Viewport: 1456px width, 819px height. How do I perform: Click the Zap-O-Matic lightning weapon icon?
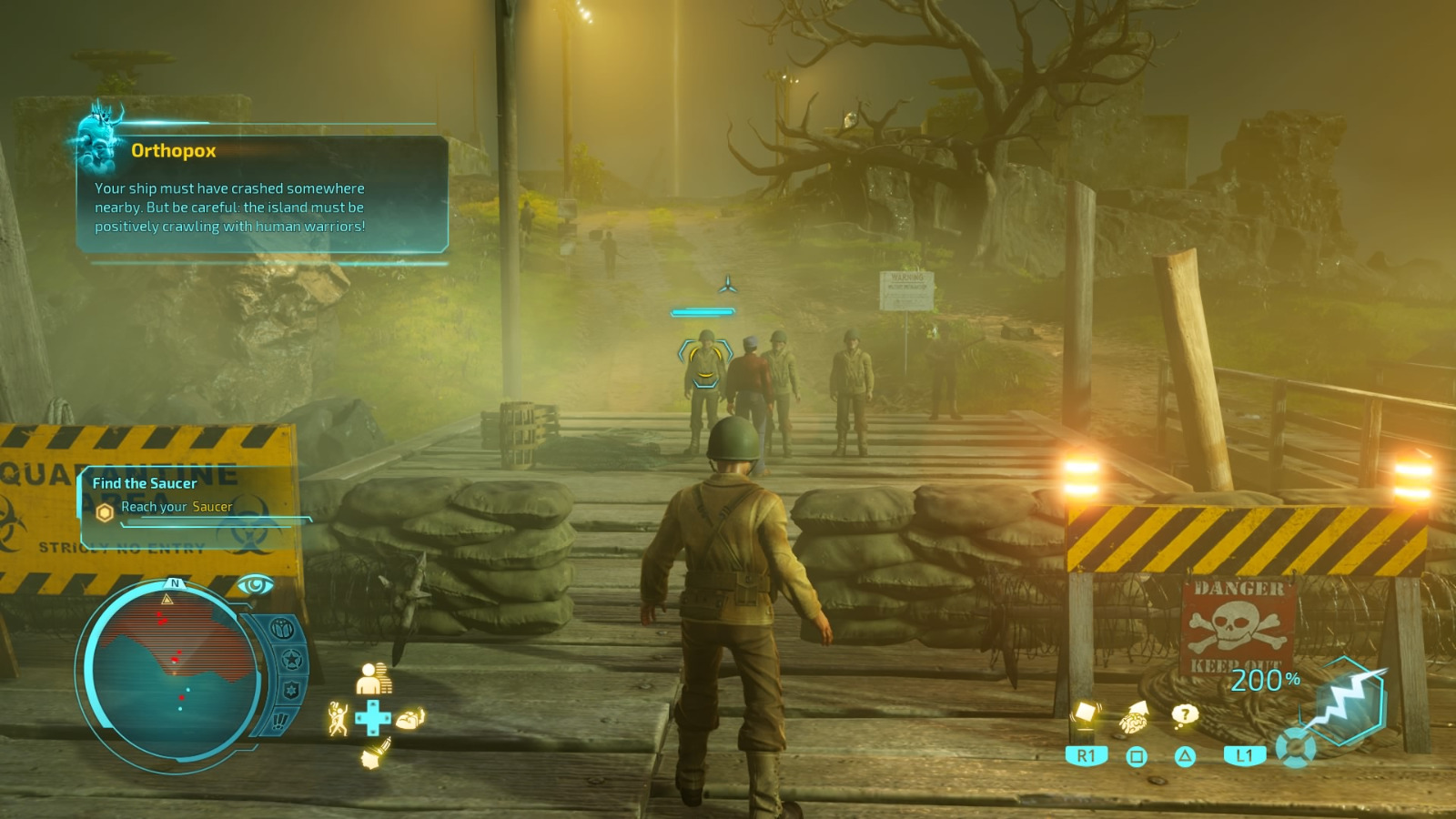point(1349,705)
